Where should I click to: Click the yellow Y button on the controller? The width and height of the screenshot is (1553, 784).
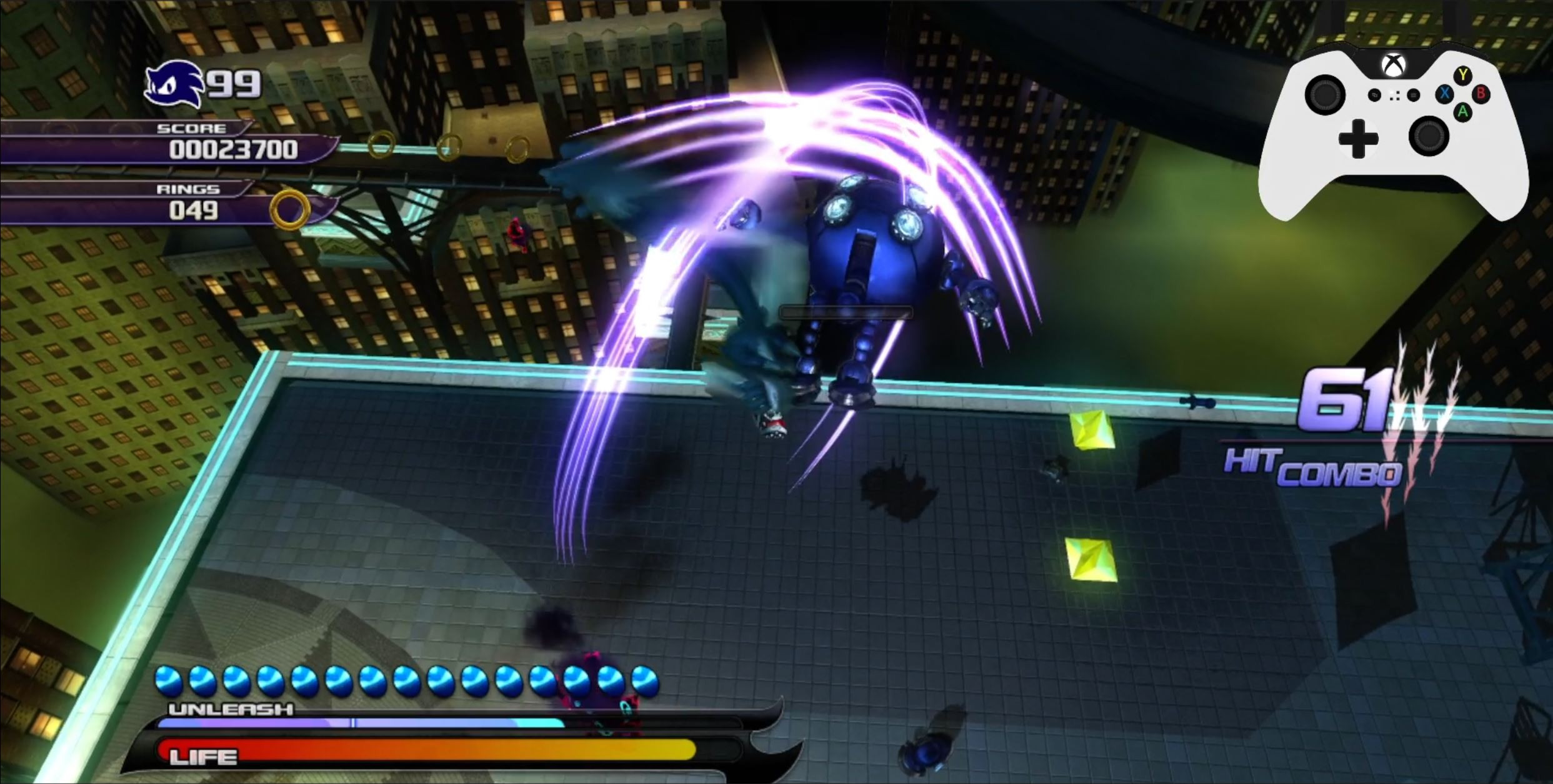click(1462, 74)
